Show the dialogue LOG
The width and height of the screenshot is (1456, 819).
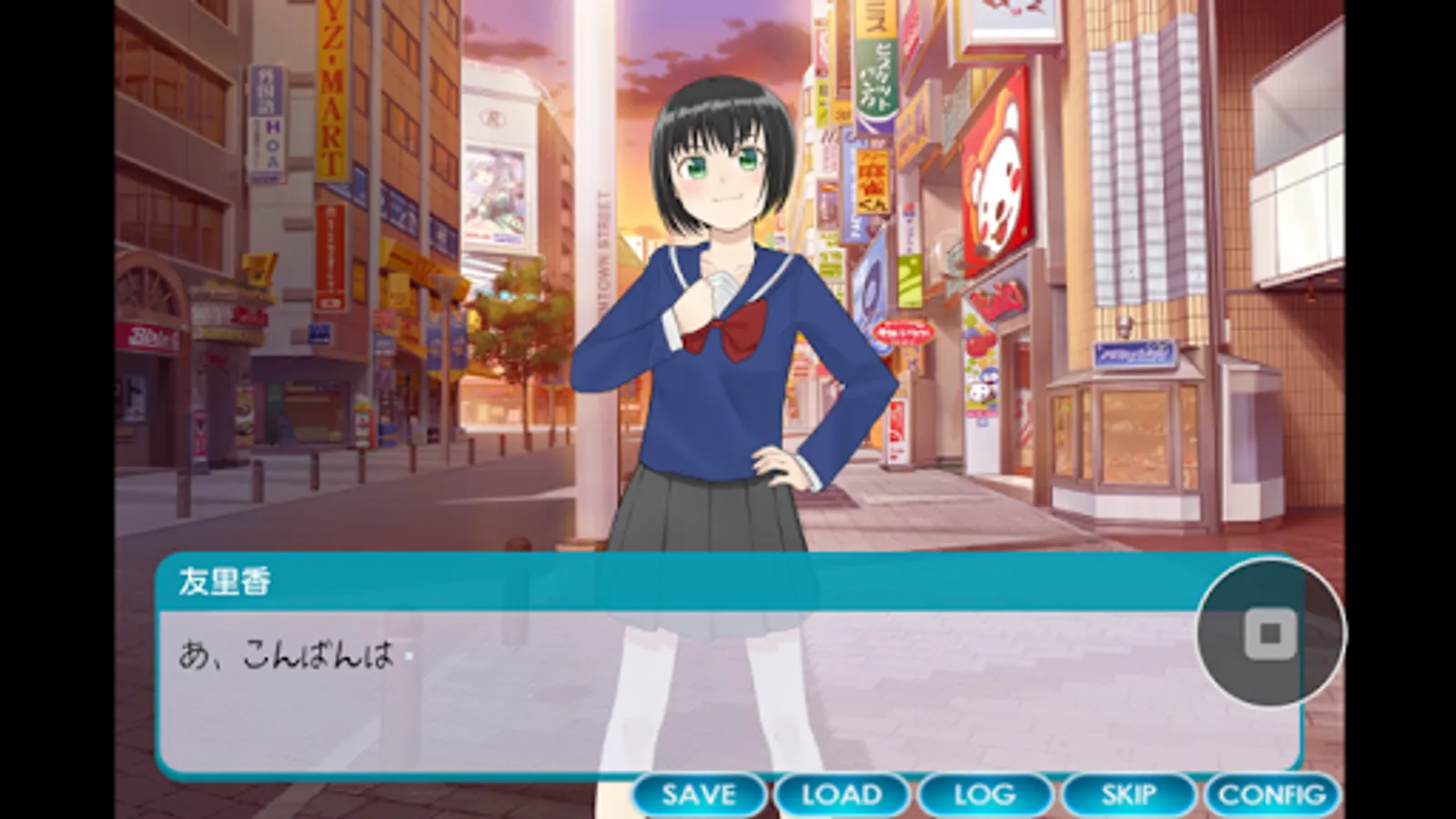point(985,794)
